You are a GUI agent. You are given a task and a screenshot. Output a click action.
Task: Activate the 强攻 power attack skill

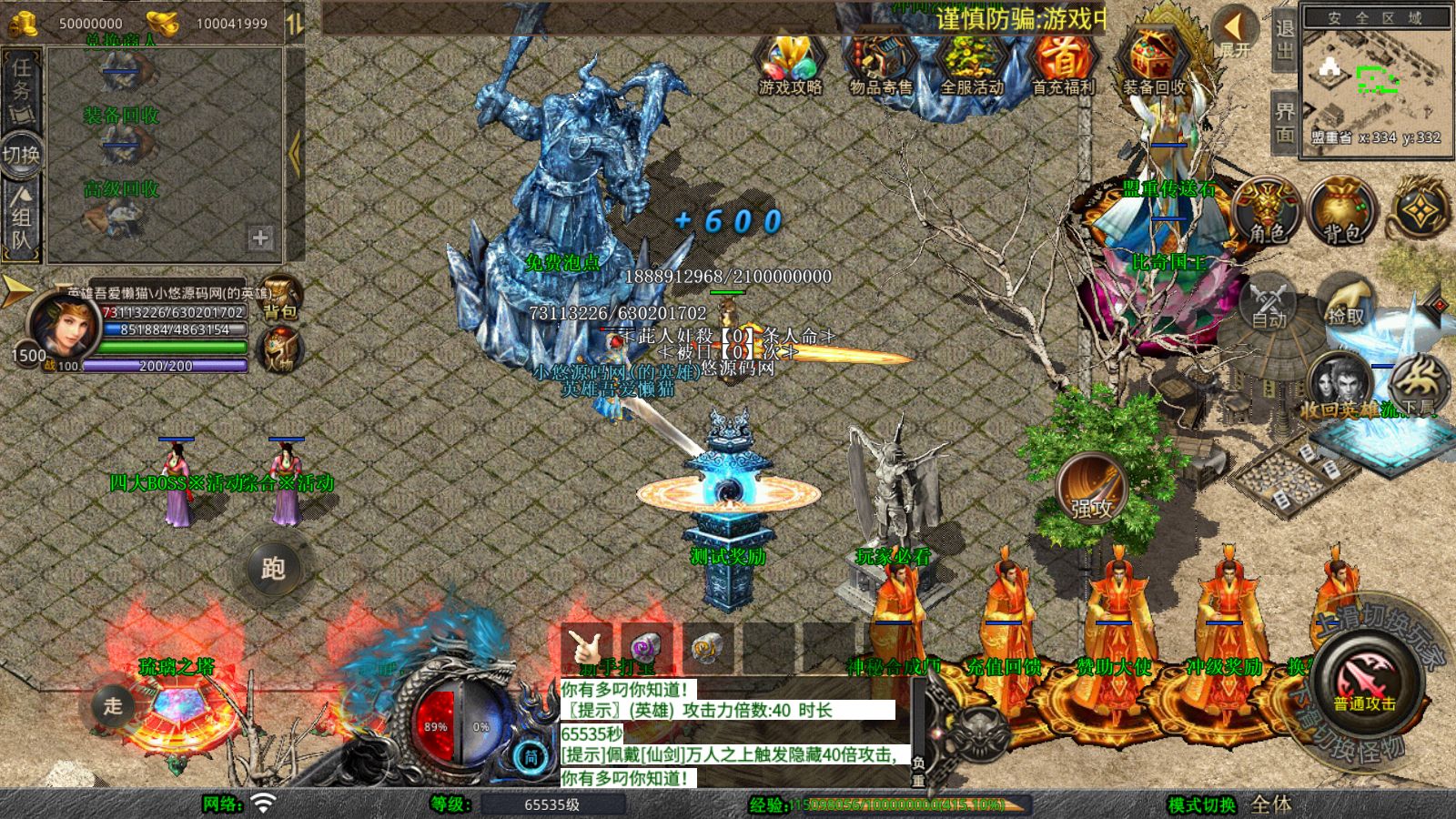point(1092,489)
